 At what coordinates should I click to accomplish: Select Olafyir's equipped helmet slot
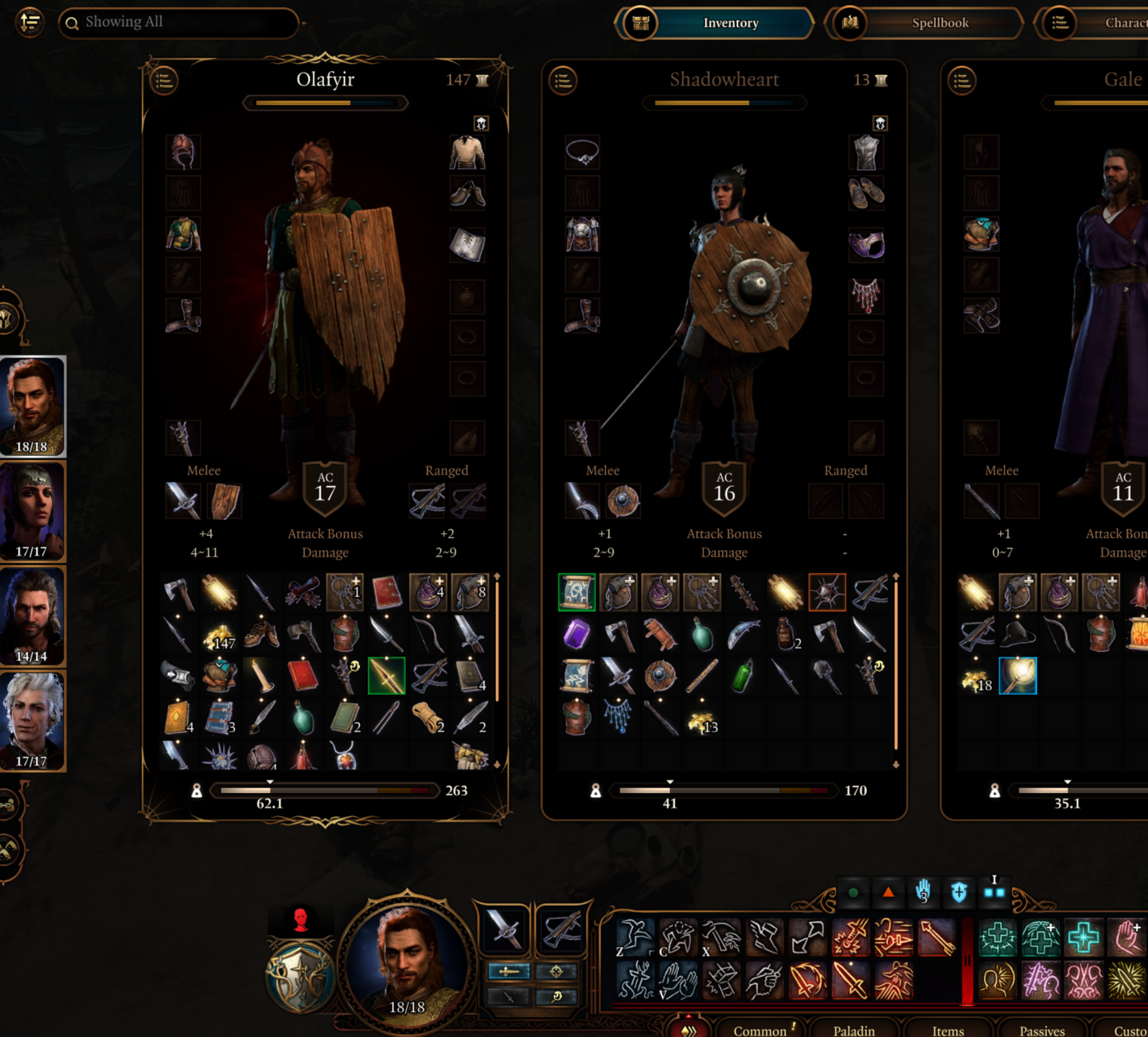pyautogui.click(x=183, y=152)
